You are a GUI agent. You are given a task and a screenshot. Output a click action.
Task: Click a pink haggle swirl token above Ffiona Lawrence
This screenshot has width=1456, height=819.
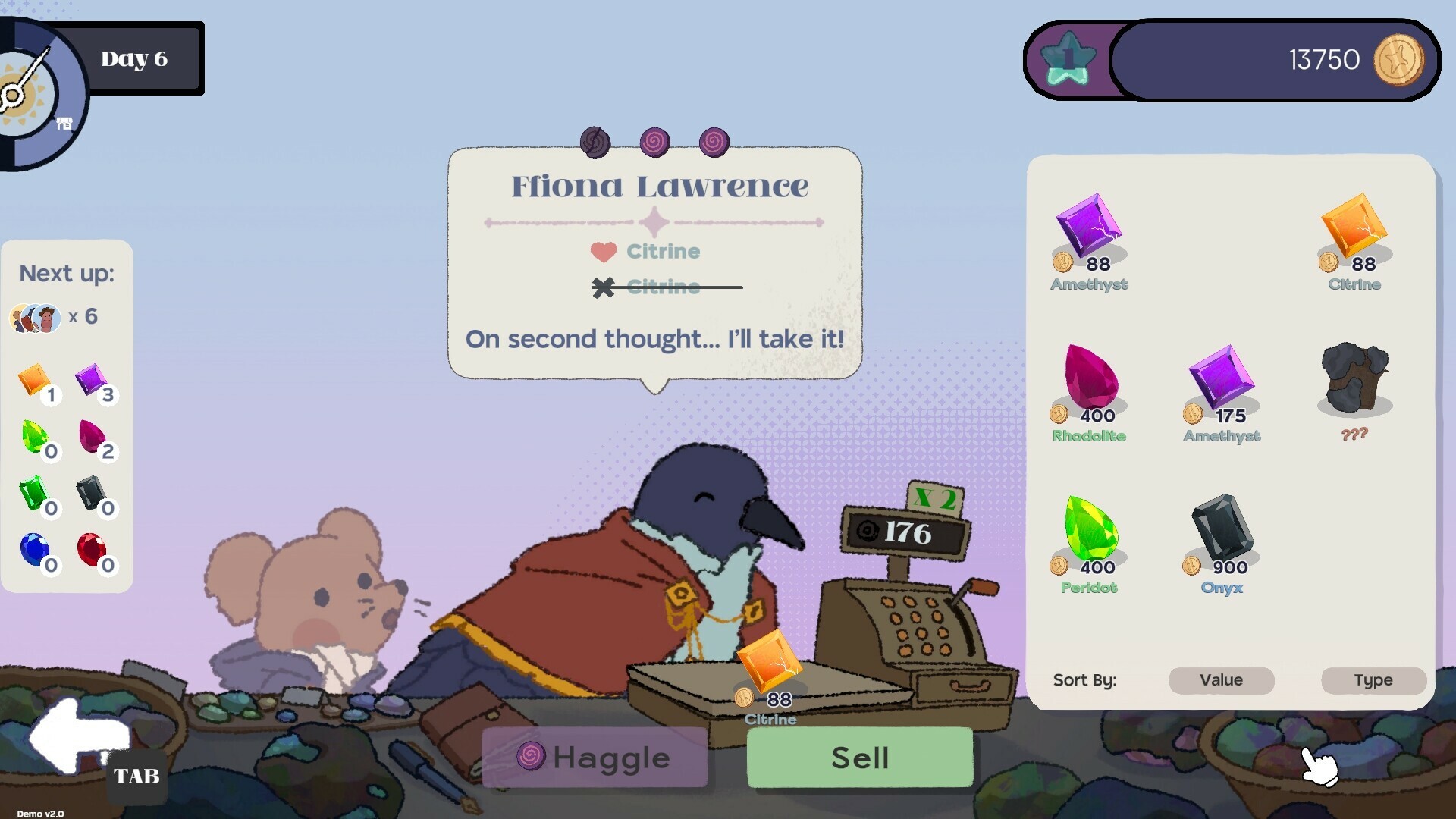(x=656, y=142)
